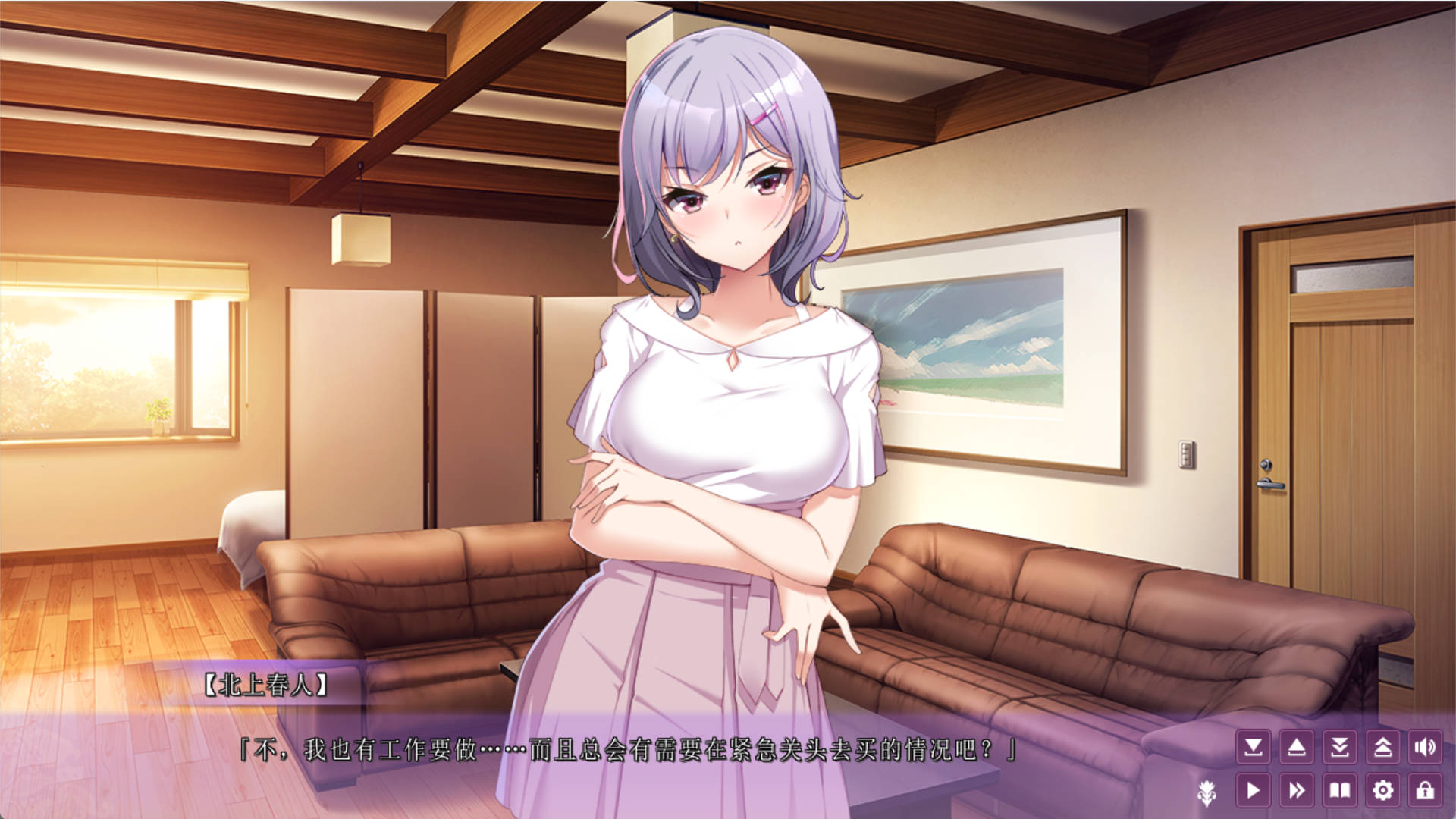
Task: View text history via the book button
Action: (1340, 790)
